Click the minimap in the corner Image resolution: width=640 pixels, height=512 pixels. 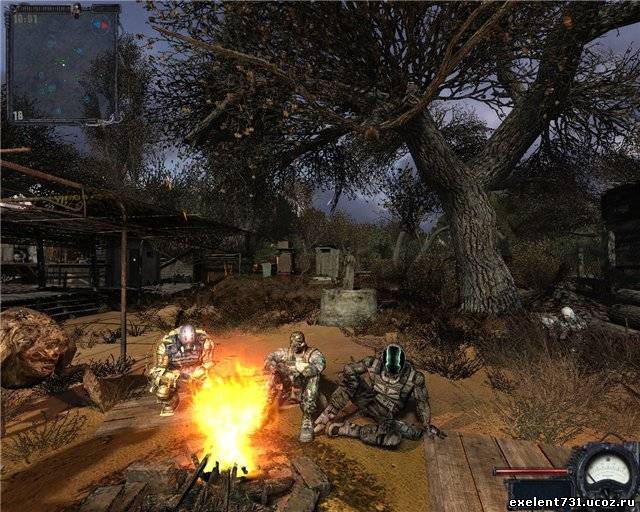(x=62, y=66)
